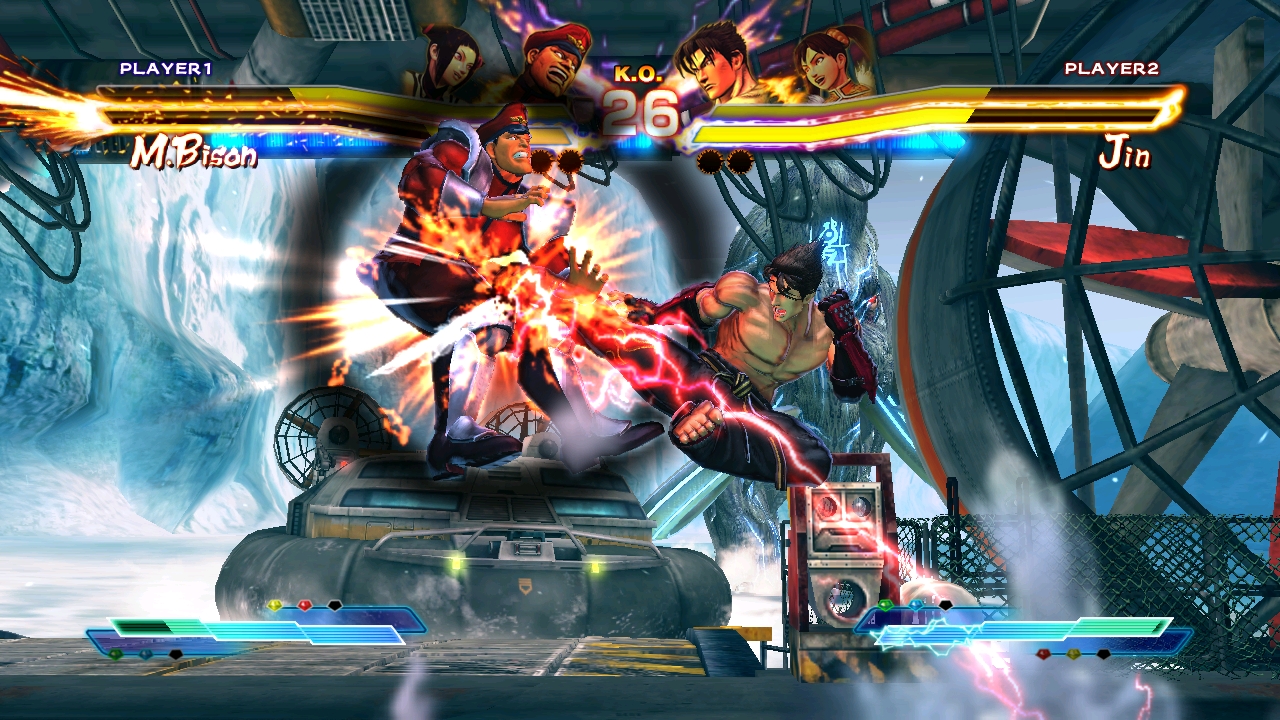Viewport: 1280px width, 720px height.
Task: Select the red gem above Player 1's Cross Gauge
Action: coord(305,605)
